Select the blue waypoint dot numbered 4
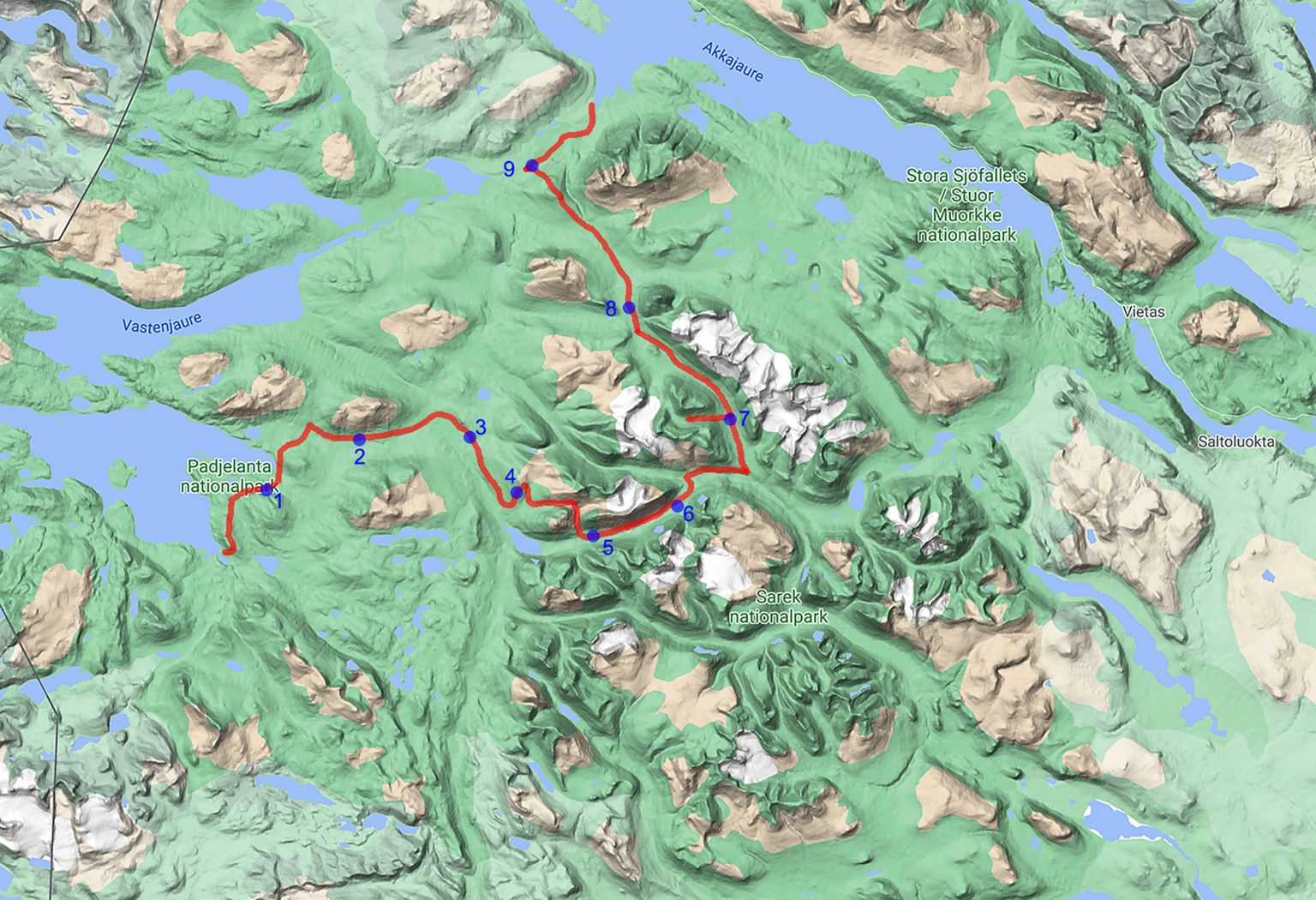Image resolution: width=1316 pixels, height=900 pixels. coord(516,493)
